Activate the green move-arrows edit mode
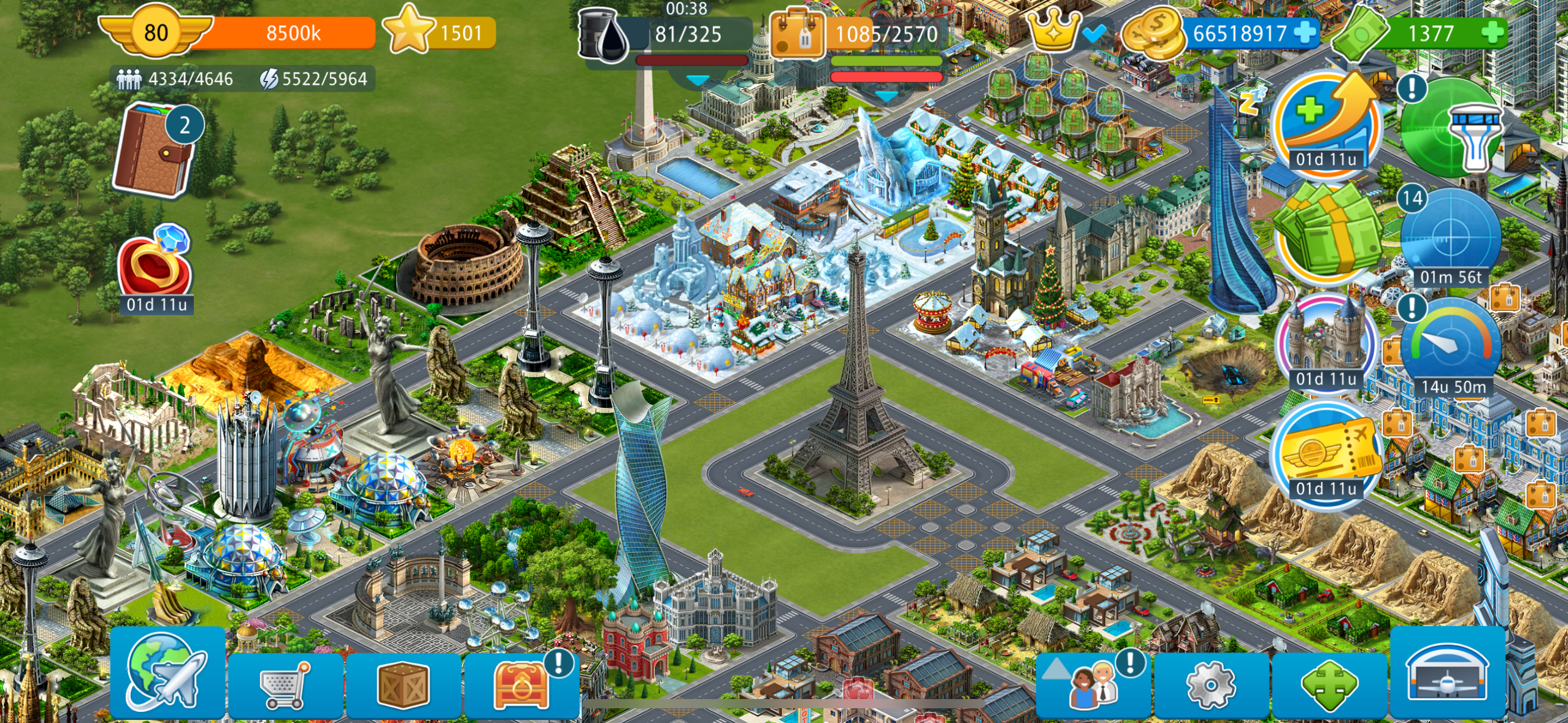1568x723 pixels. [1329, 684]
